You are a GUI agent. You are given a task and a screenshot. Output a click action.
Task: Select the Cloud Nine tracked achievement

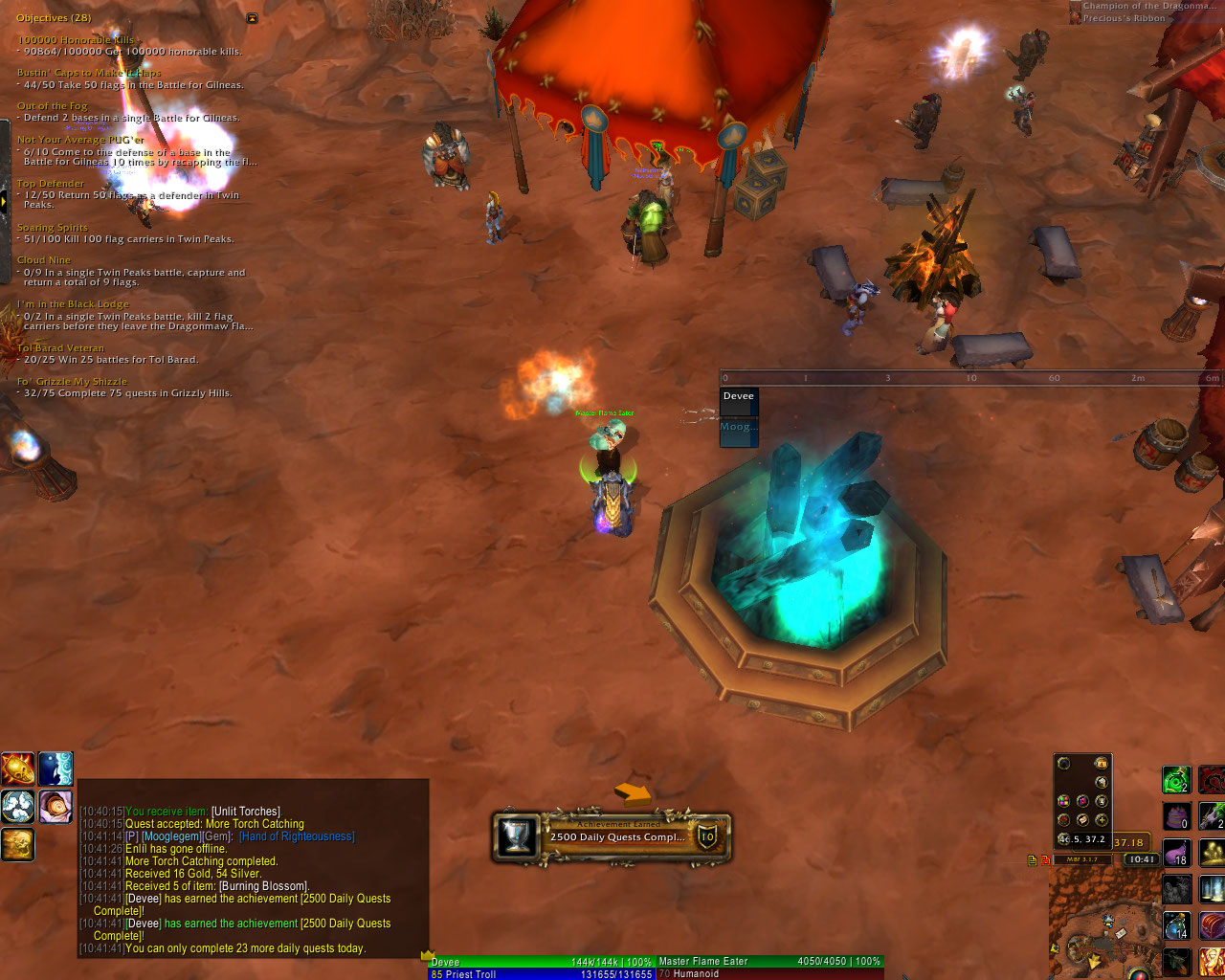tap(44, 260)
